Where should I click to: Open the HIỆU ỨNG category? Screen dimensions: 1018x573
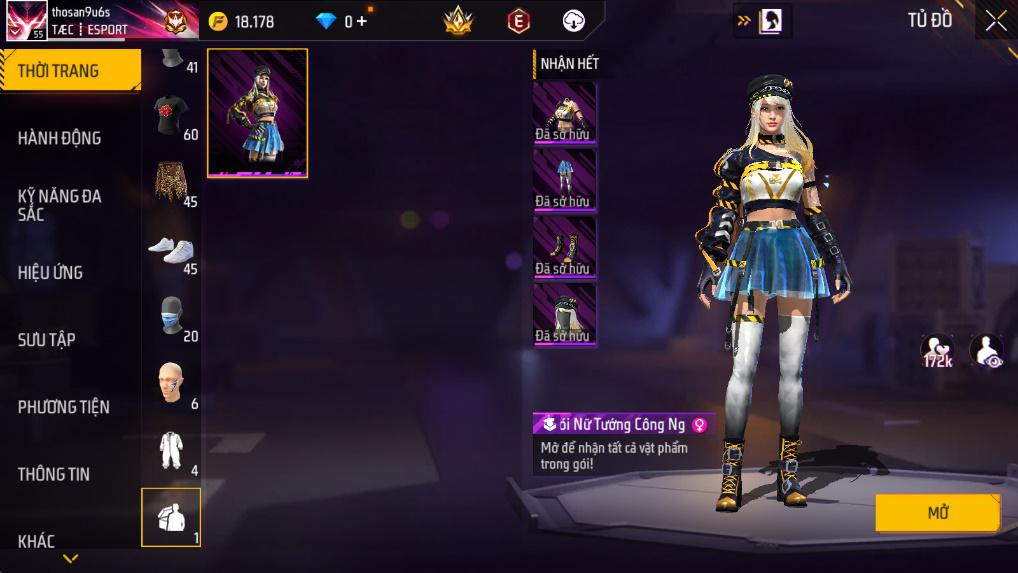(50, 272)
